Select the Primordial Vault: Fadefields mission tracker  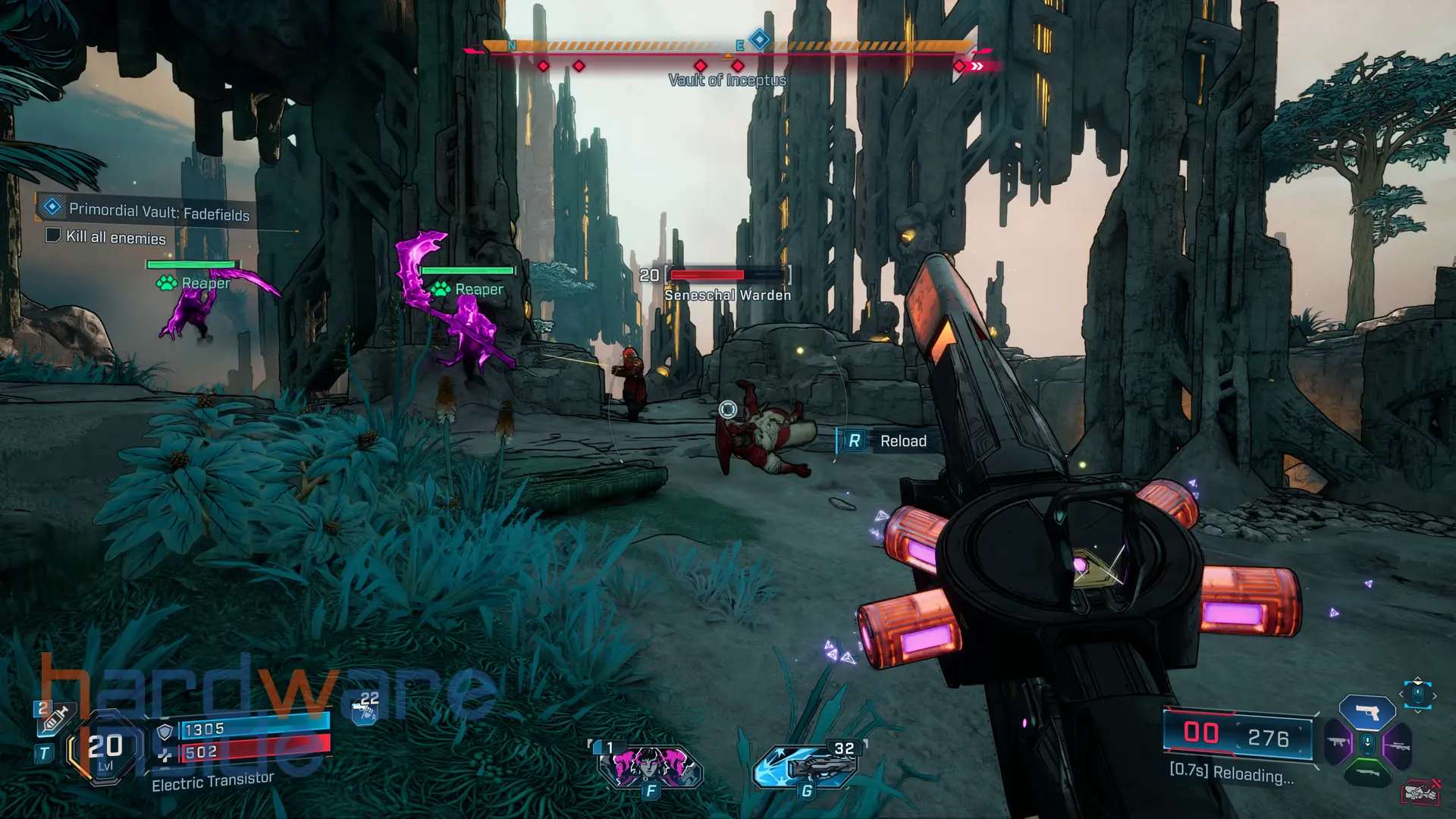coord(158,211)
